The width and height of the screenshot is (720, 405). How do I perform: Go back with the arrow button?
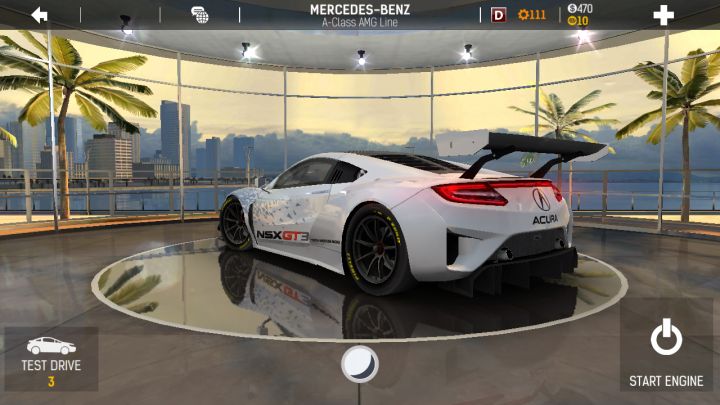[39, 14]
